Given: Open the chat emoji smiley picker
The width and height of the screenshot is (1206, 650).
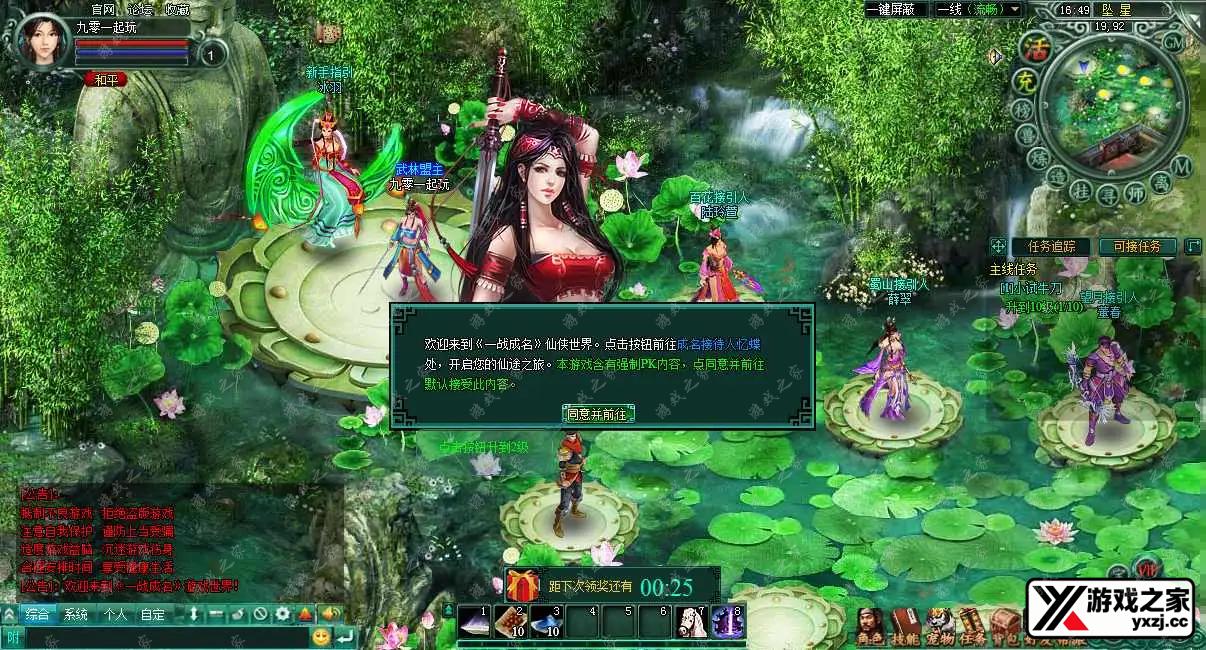Looking at the screenshot, I should coord(321,636).
